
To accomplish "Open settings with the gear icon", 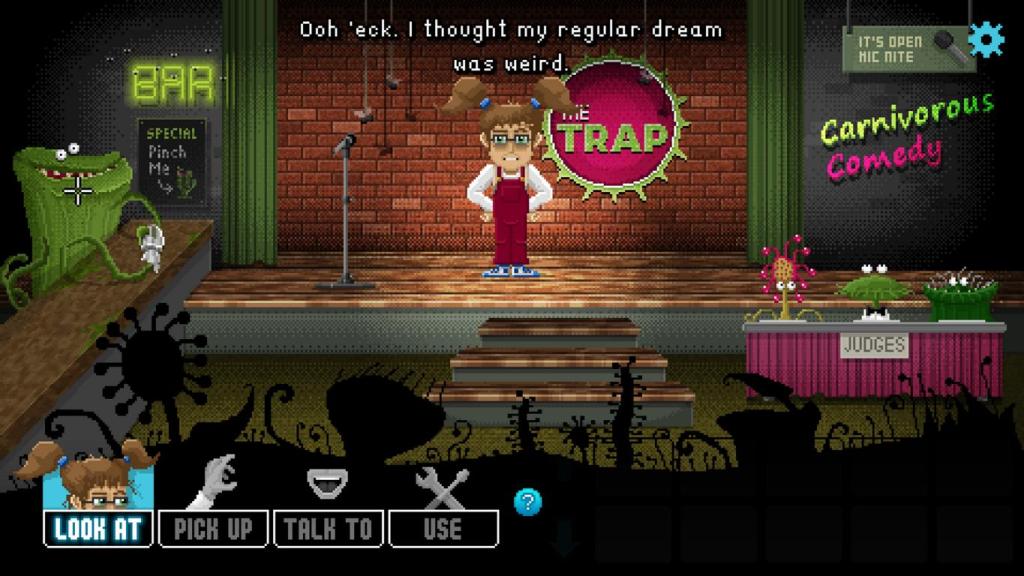I will click(986, 38).
